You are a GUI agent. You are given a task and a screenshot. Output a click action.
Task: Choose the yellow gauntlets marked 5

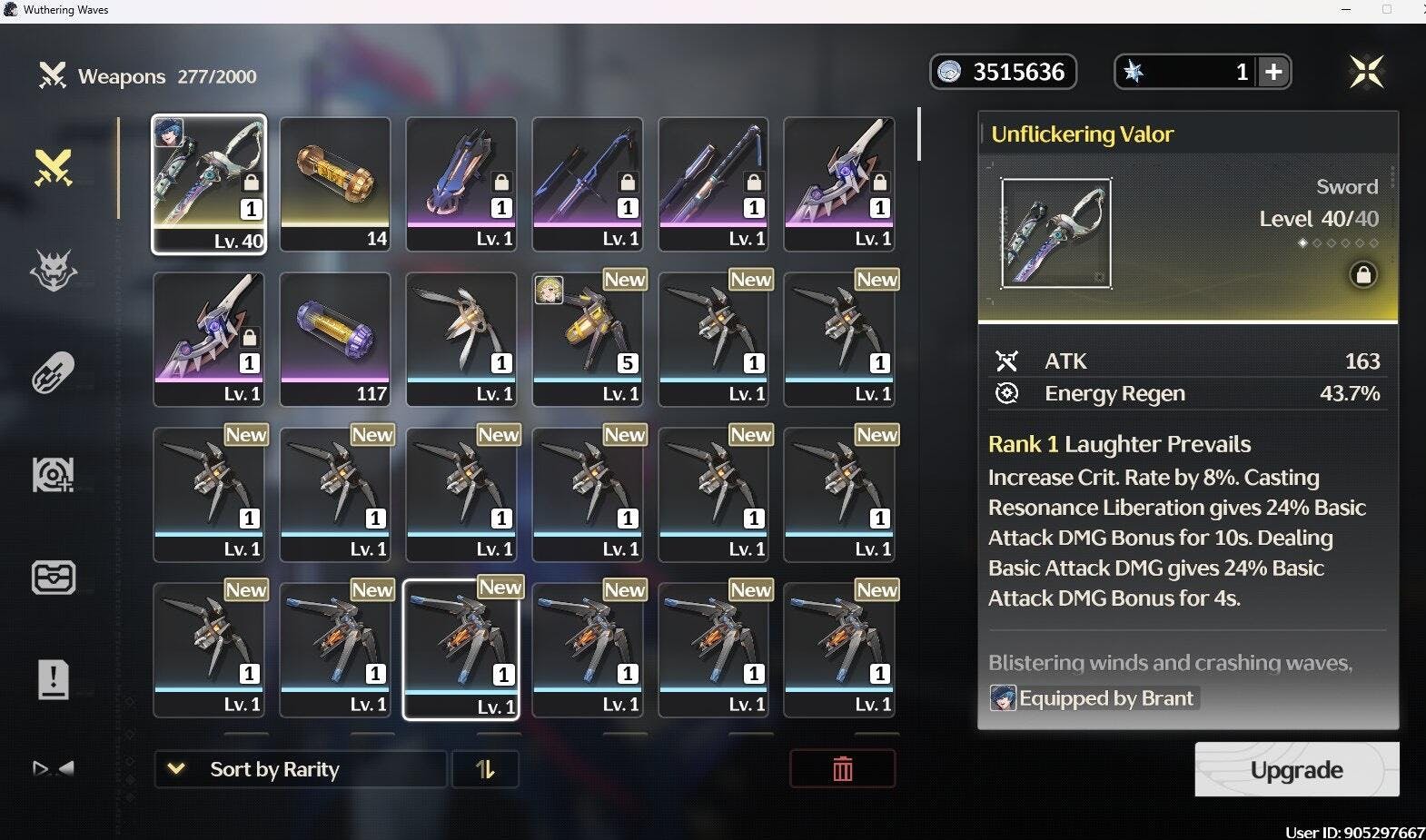(x=588, y=339)
